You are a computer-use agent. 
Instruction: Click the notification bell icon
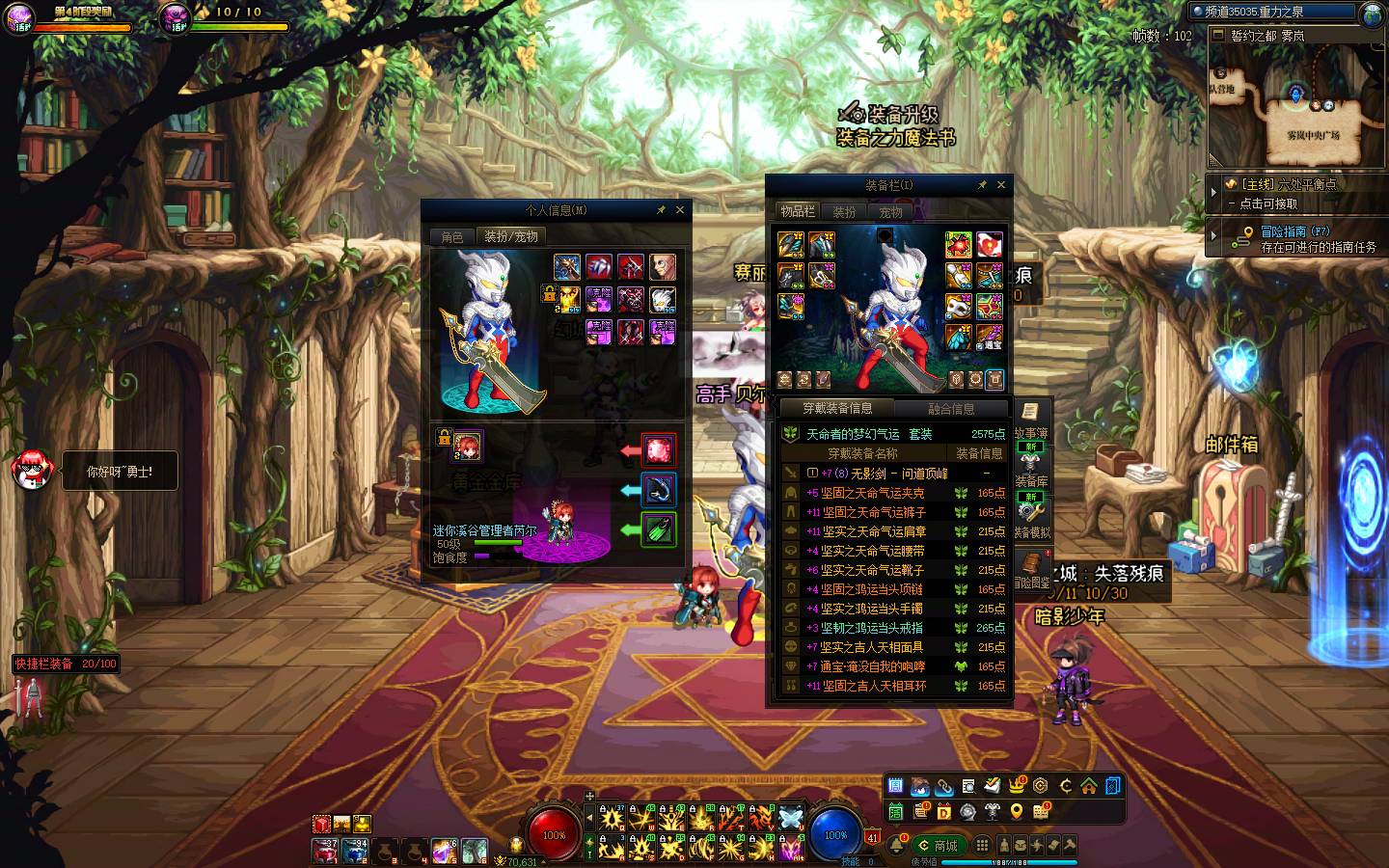click(x=898, y=846)
